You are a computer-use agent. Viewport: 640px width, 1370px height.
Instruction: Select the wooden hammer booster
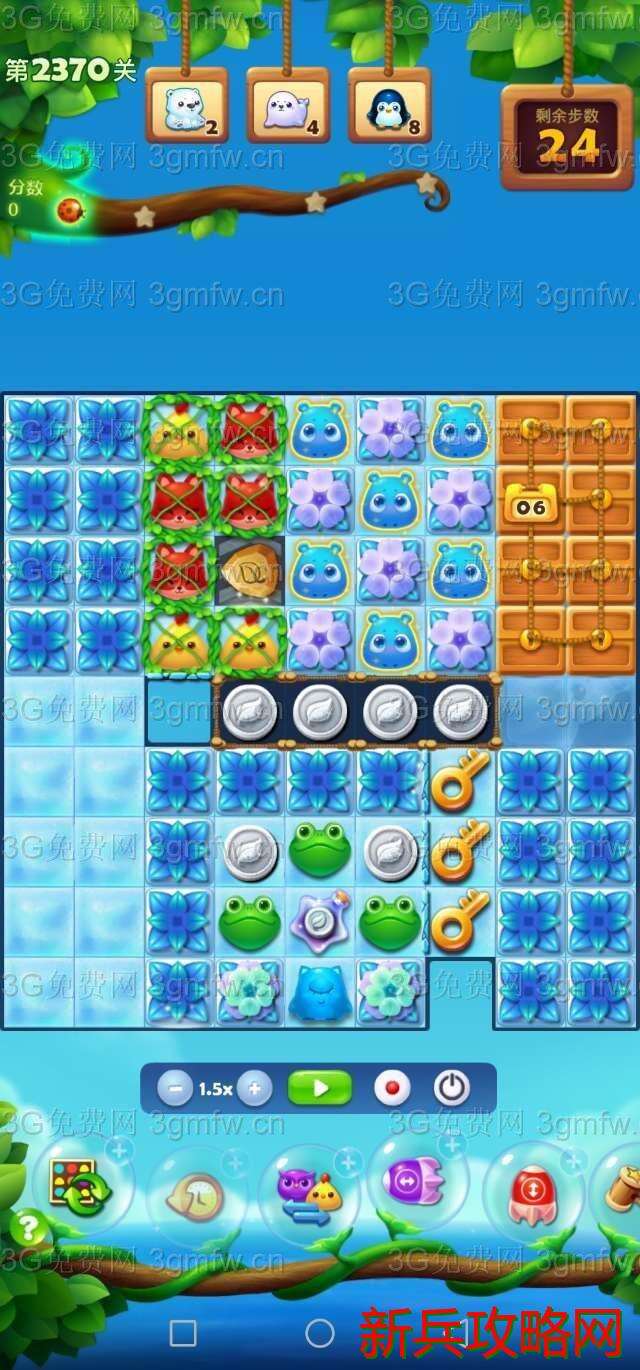(620, 1190)
